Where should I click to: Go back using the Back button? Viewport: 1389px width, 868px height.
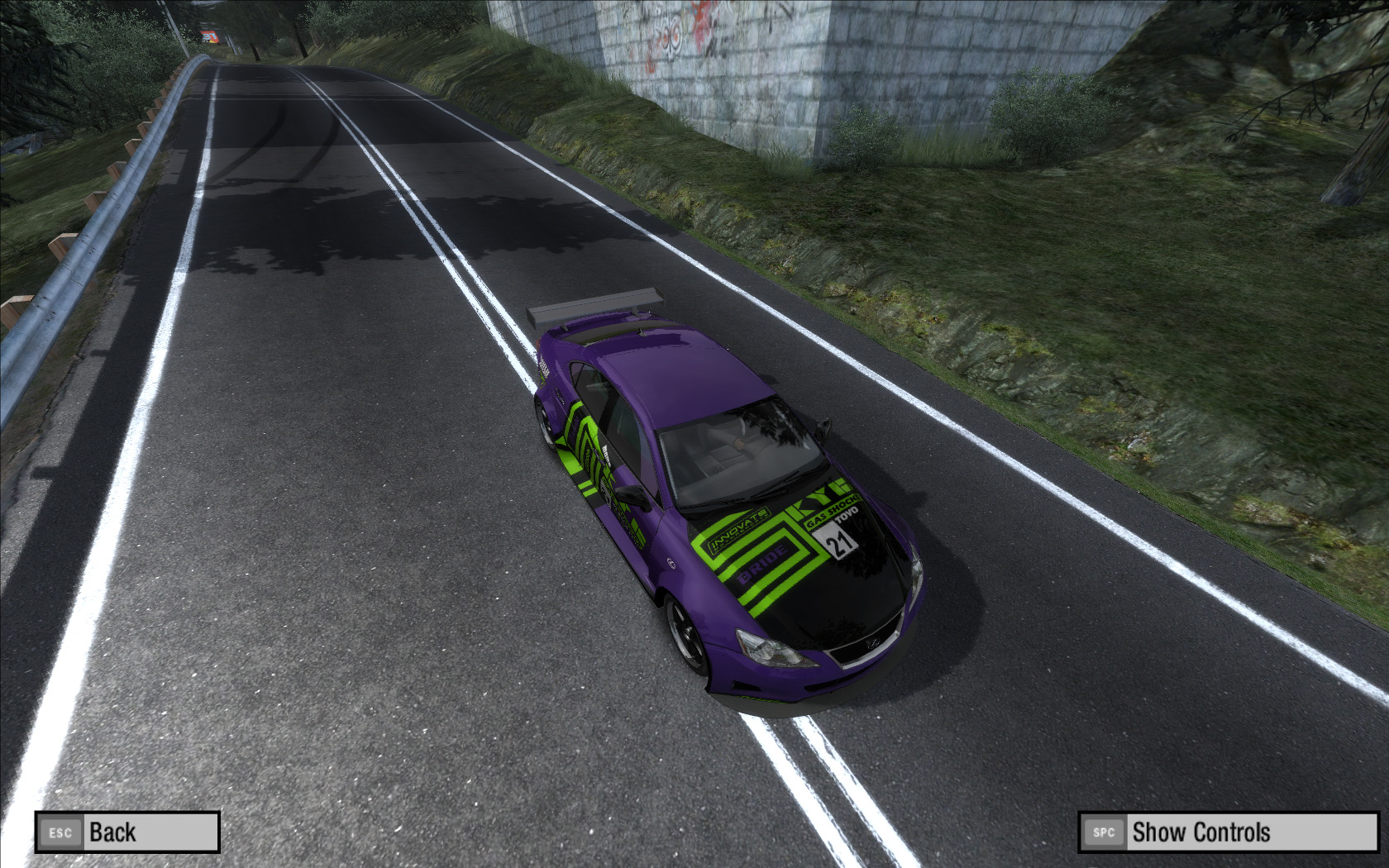[127, 832]
